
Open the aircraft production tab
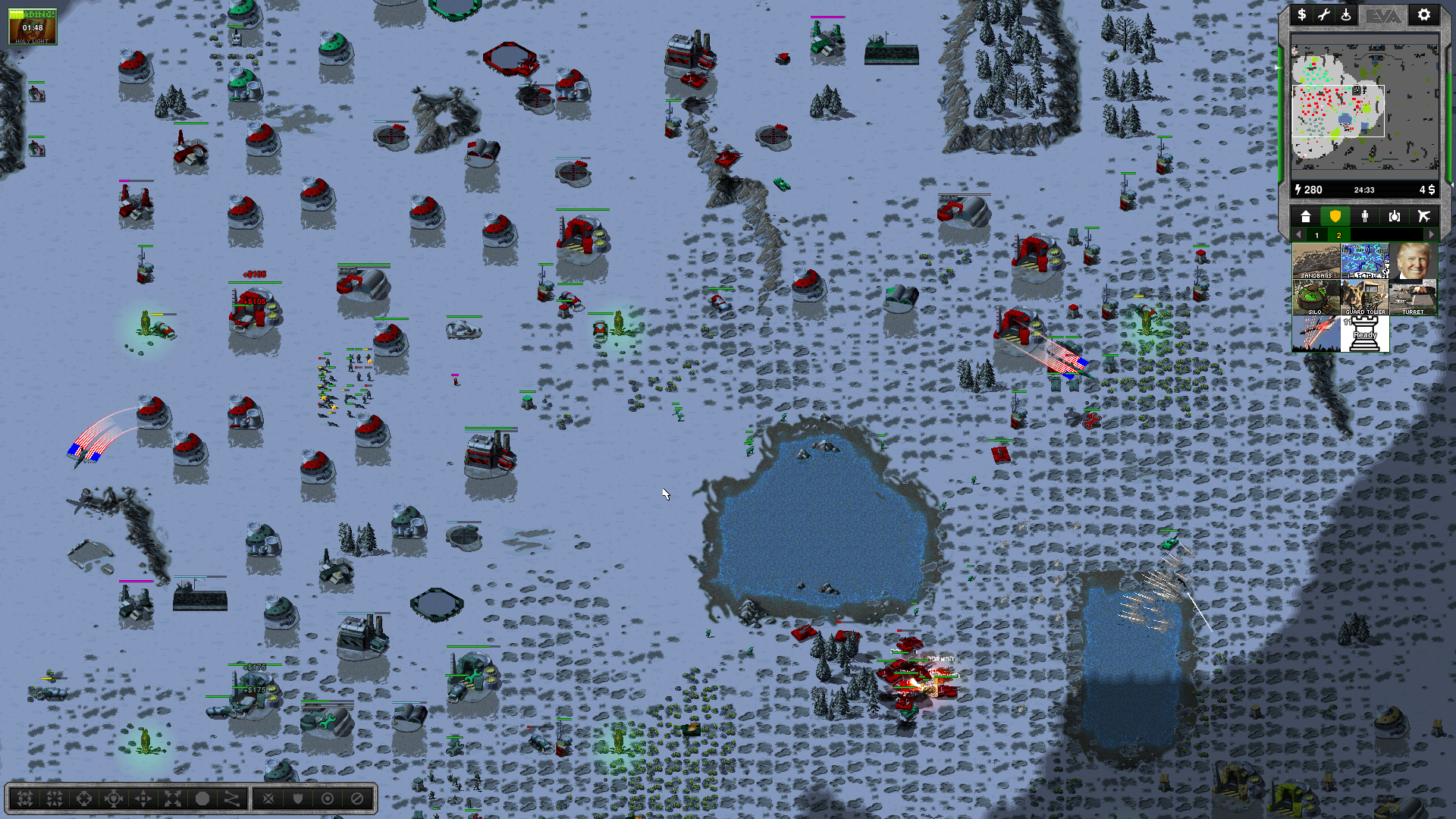(1423, 217)
